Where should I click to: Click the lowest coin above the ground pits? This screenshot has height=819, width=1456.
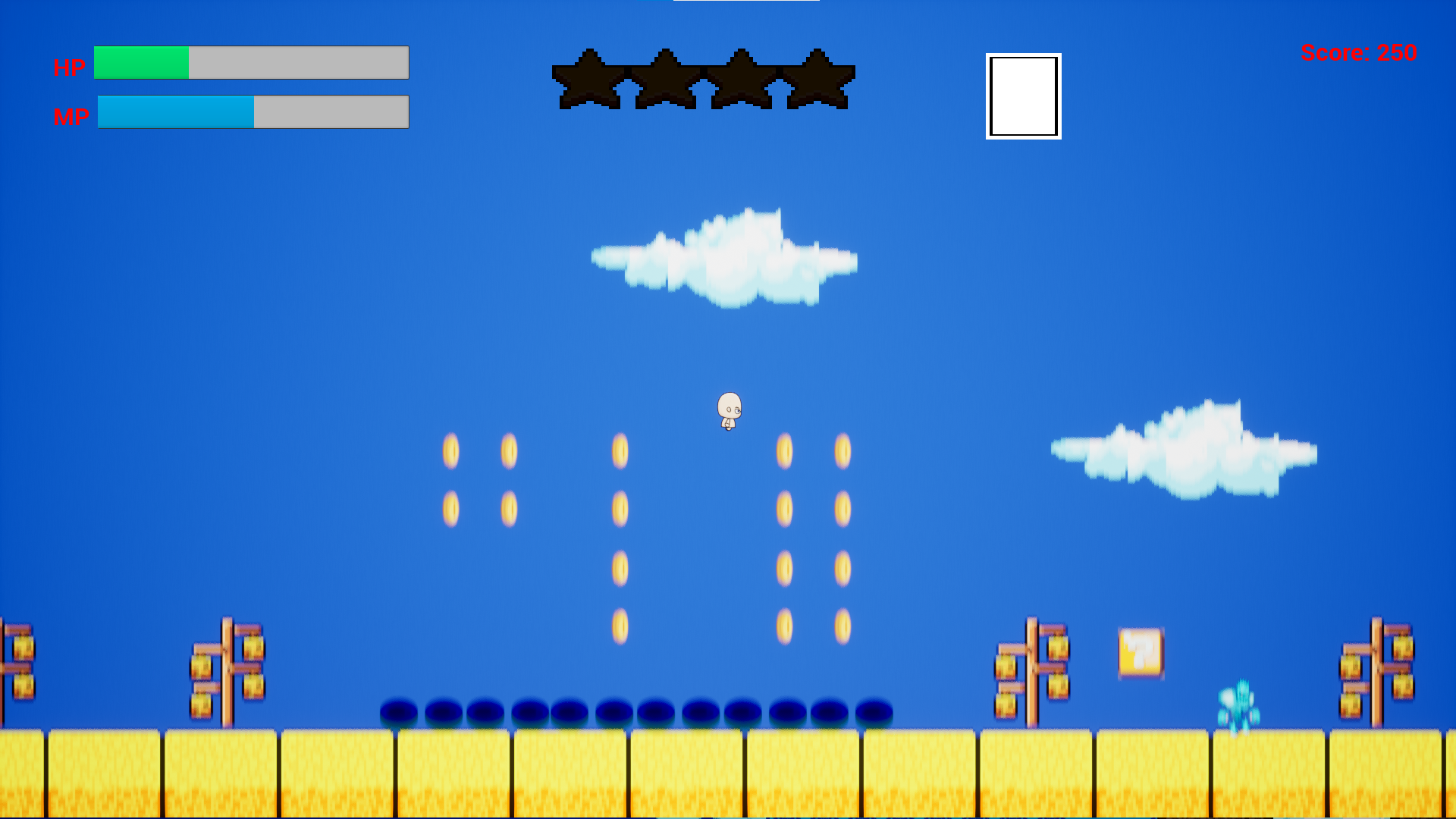coord(620,626)
